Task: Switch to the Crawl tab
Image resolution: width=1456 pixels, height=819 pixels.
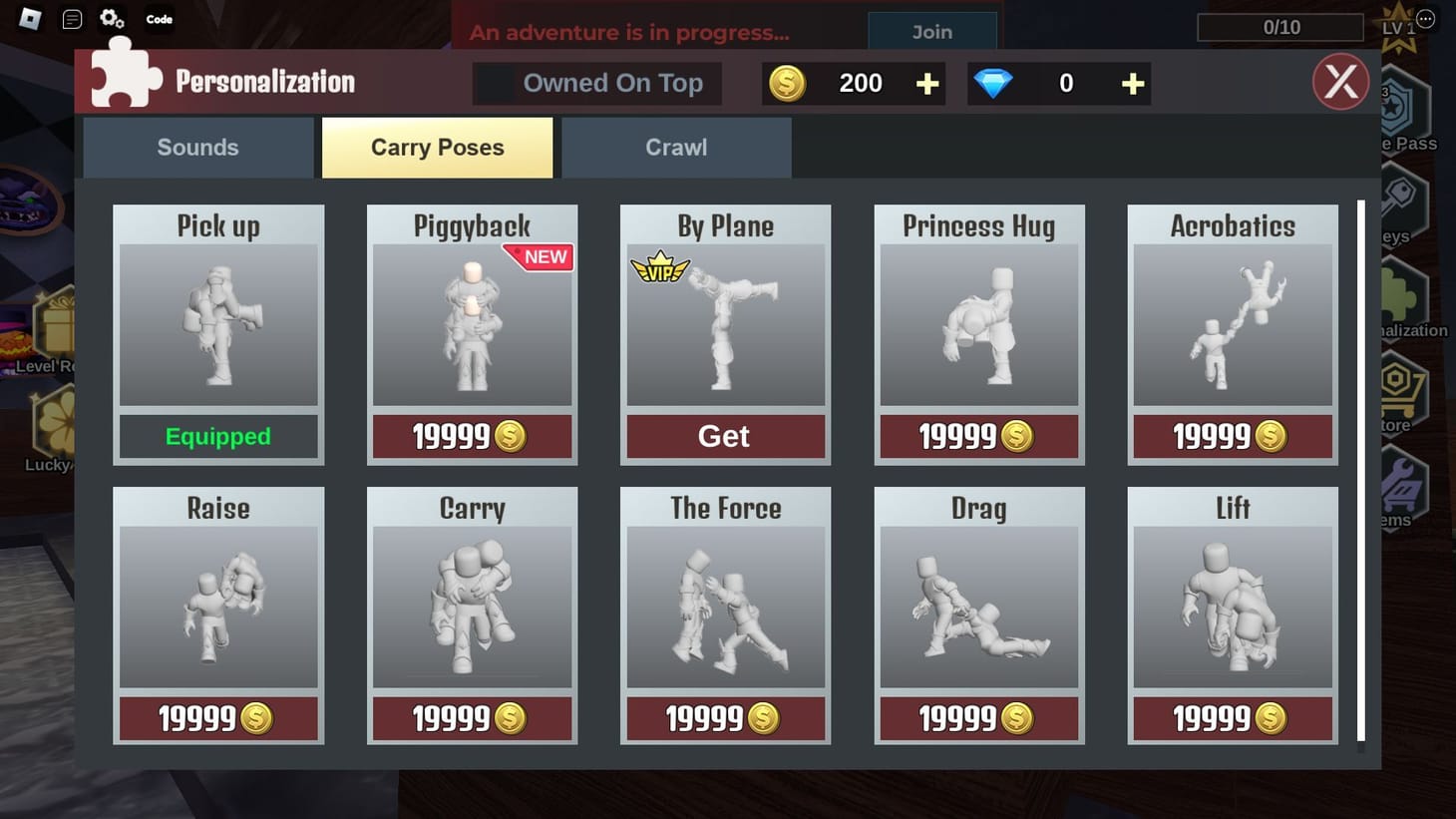Action: (x=676, y=147)
